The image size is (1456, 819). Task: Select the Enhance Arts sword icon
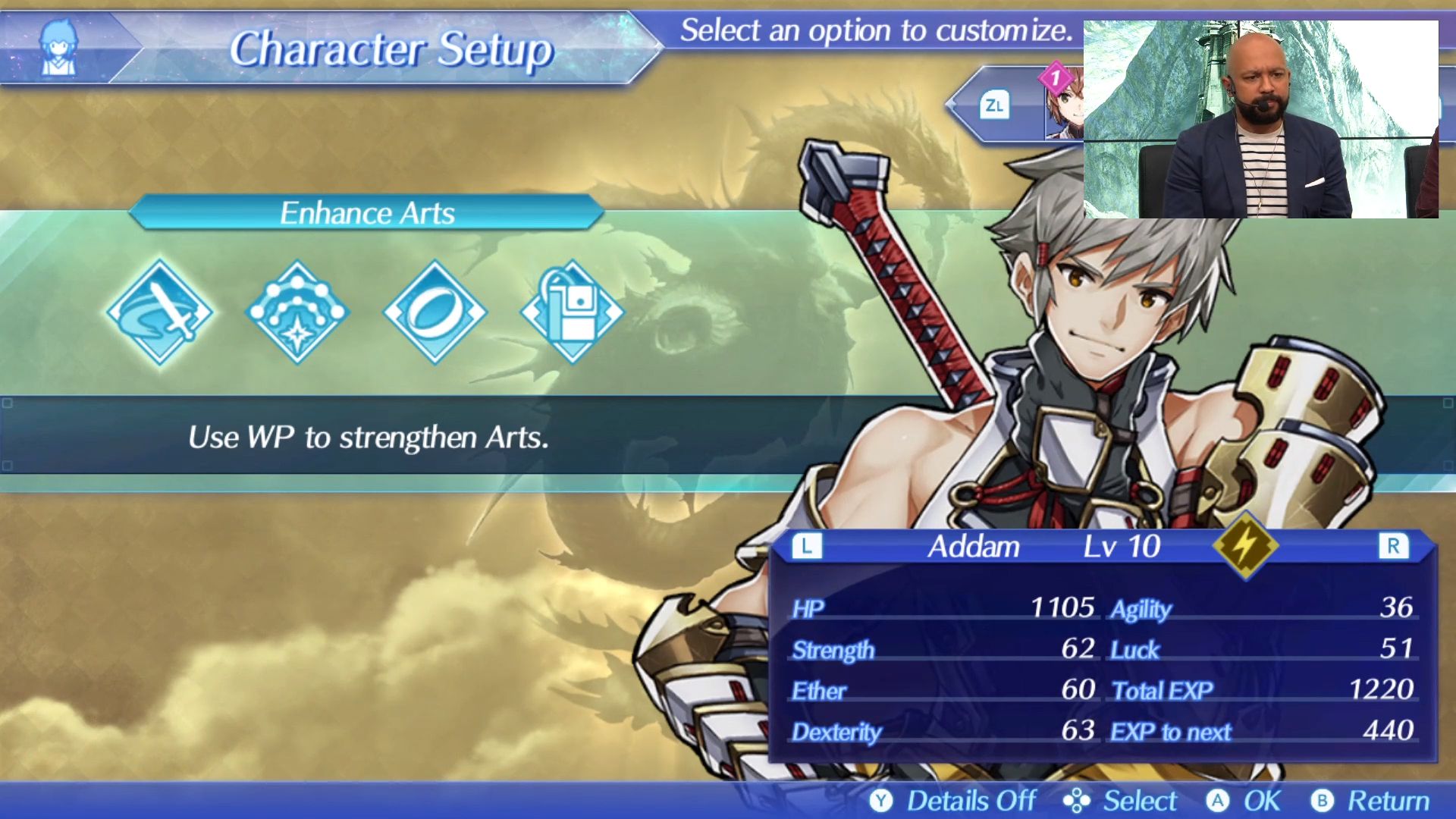(x=160, y=312)
